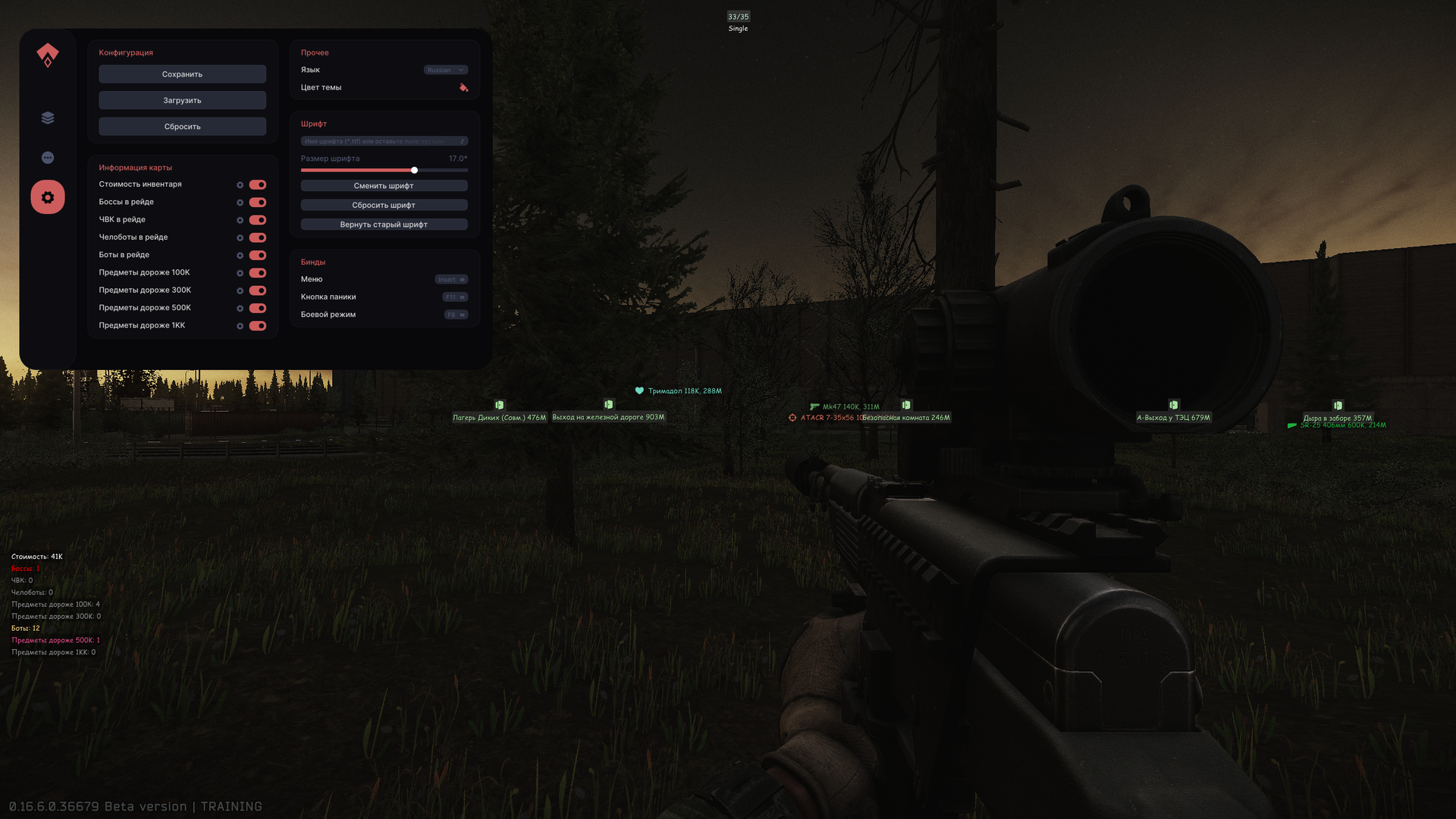
Task: Toggle Предметы дороже 1КК switch
Action: pos(258,326)
